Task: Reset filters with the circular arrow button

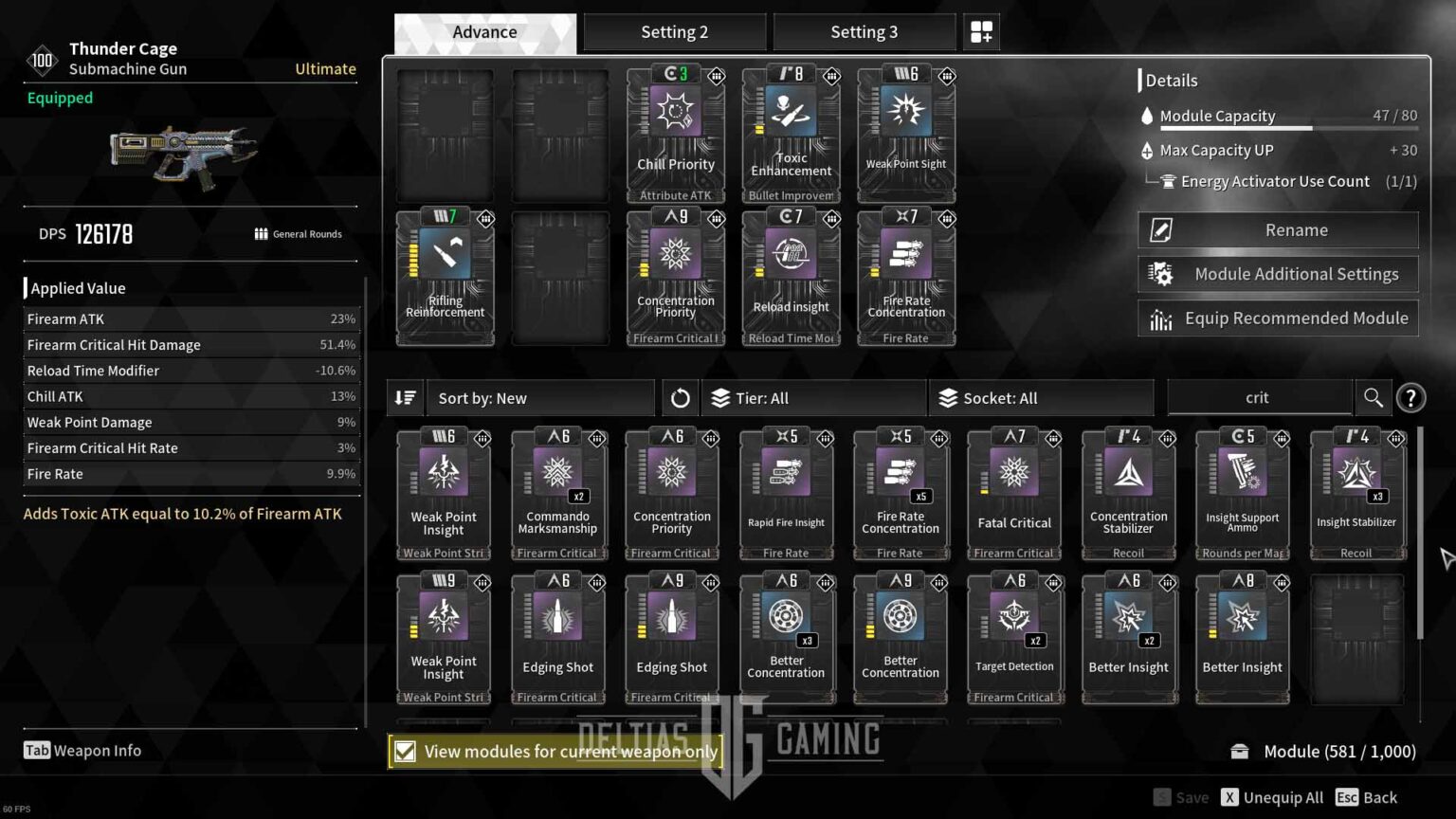Action: tap(680, 398)
